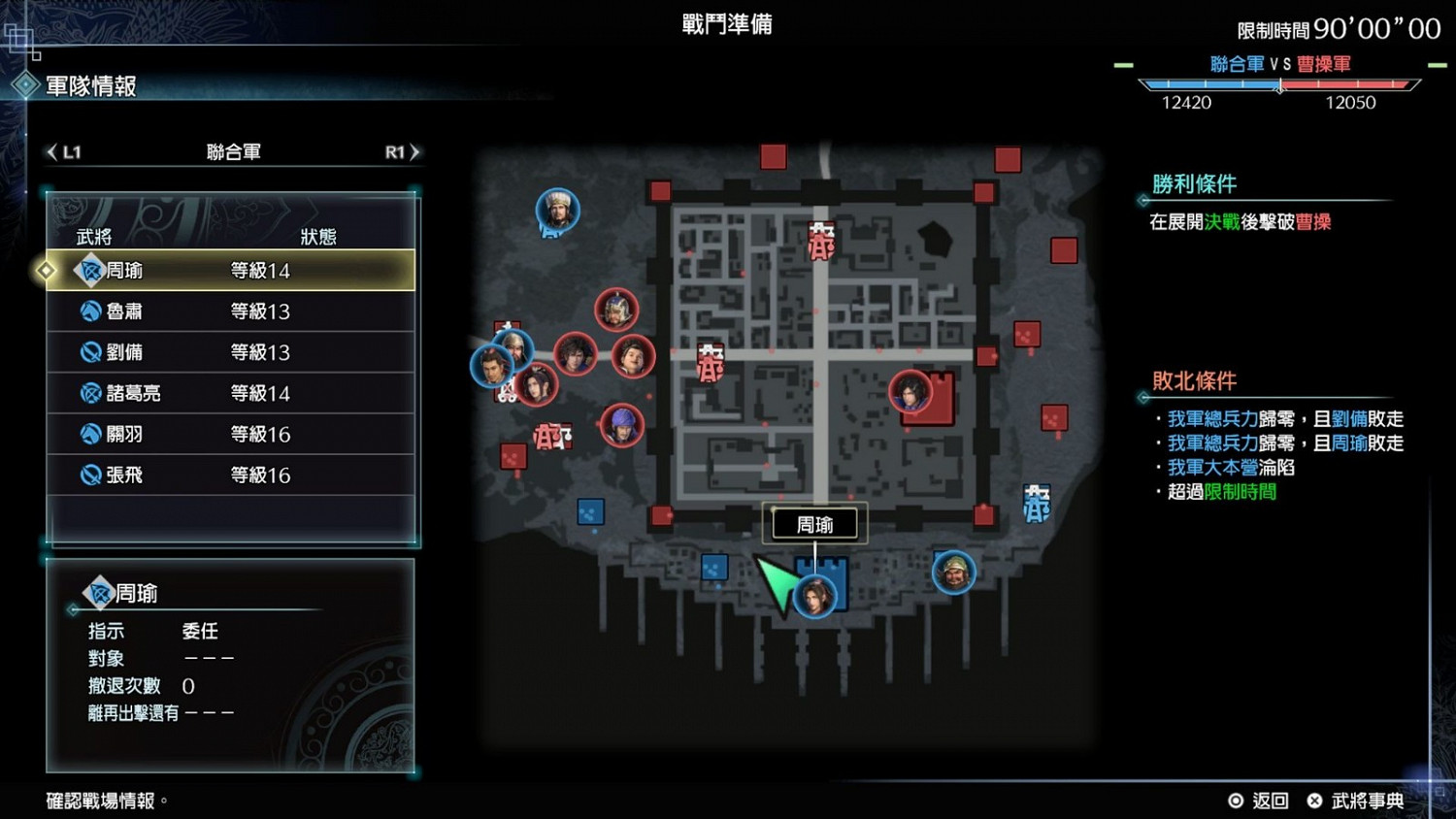Click the faction crest beside 諸葛亮
Screen dimensions: 1456x819
89,393
